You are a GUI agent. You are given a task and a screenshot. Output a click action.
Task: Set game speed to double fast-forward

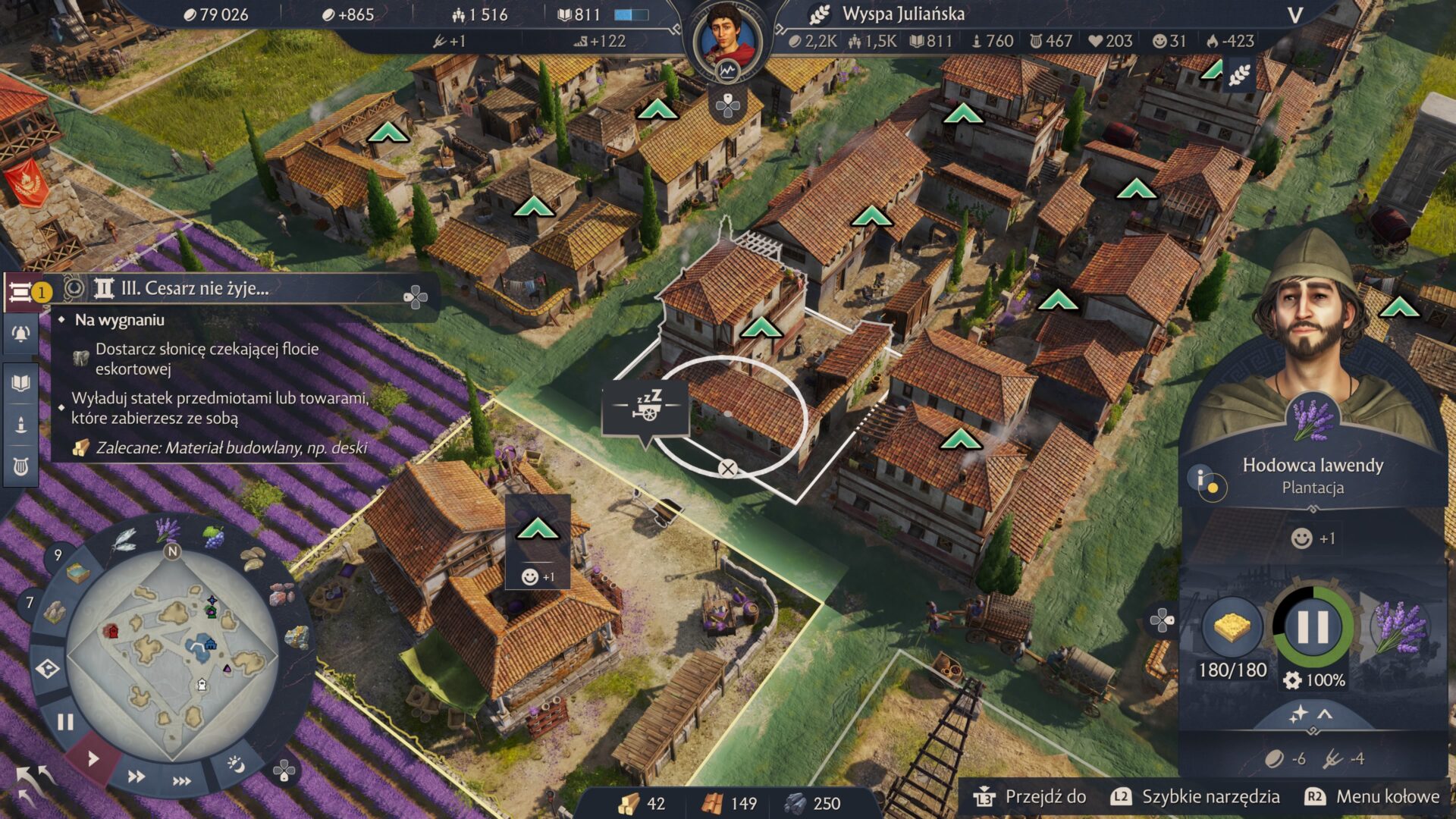pos(136,777)
